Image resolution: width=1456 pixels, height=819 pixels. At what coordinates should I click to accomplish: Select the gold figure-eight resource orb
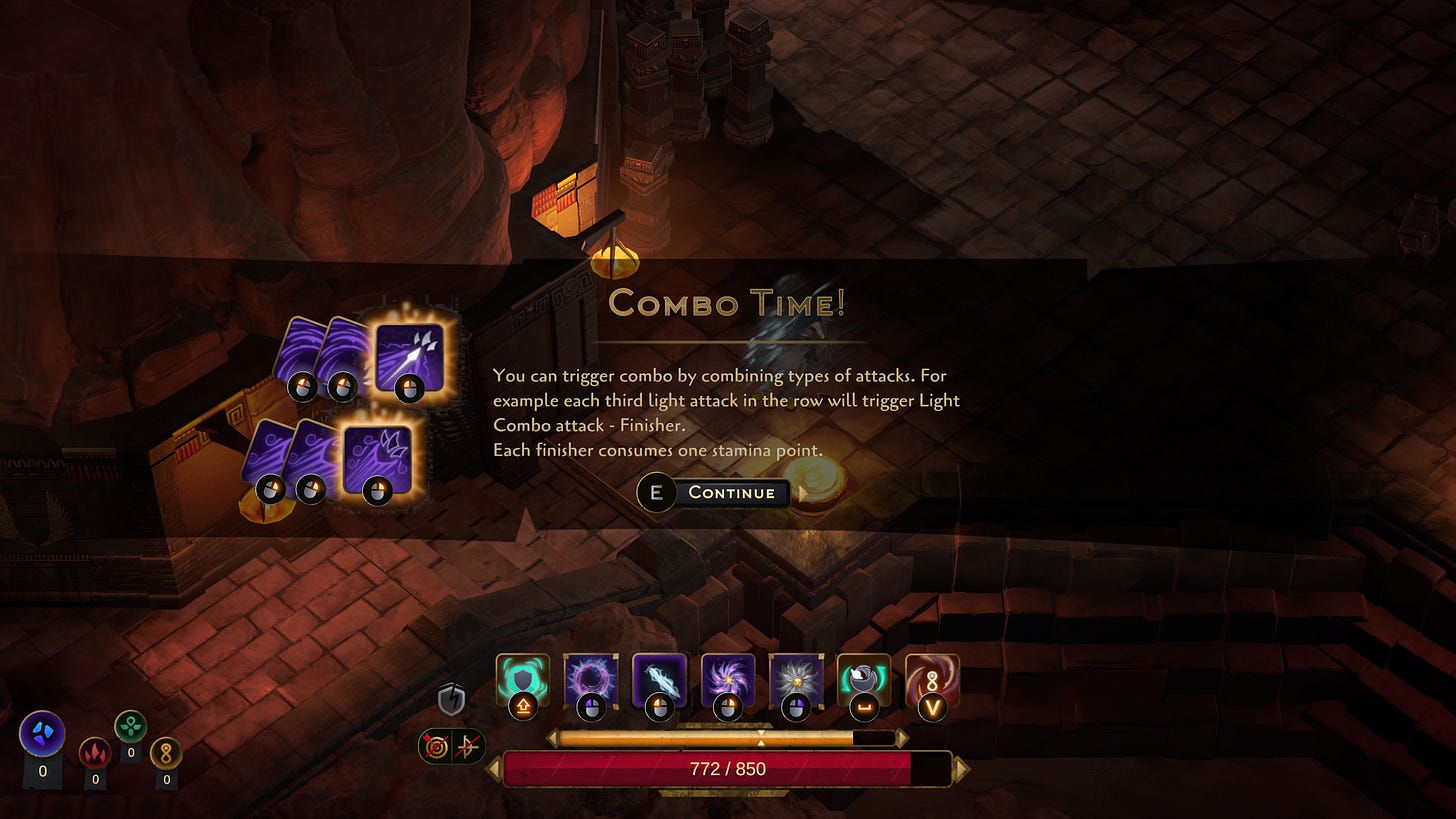pyautogui.click(x=166, y=752)
